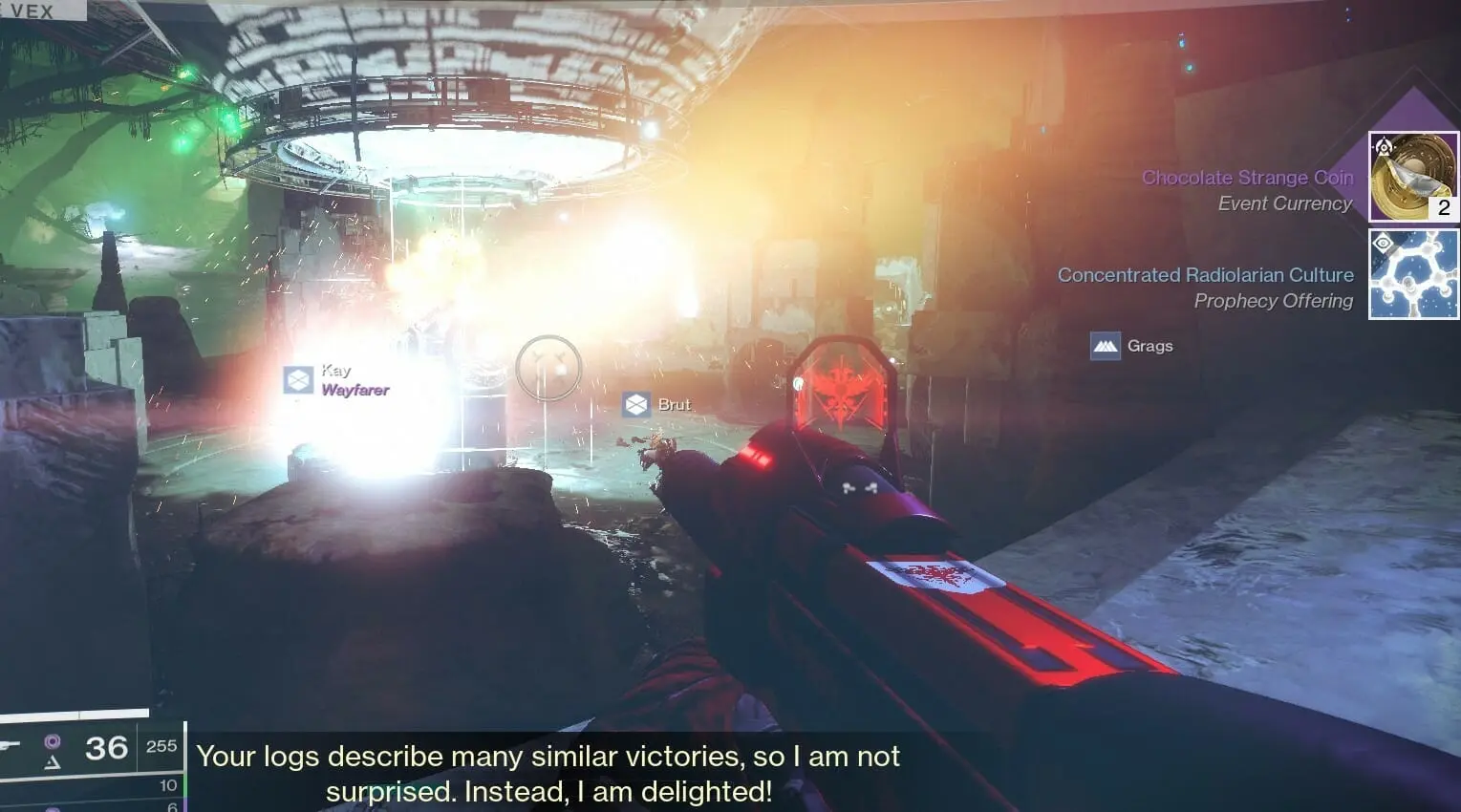Click the Concentrated Radiolarian Culture icon
This screenshot has height=812, width=1461.
[1413, 274]
